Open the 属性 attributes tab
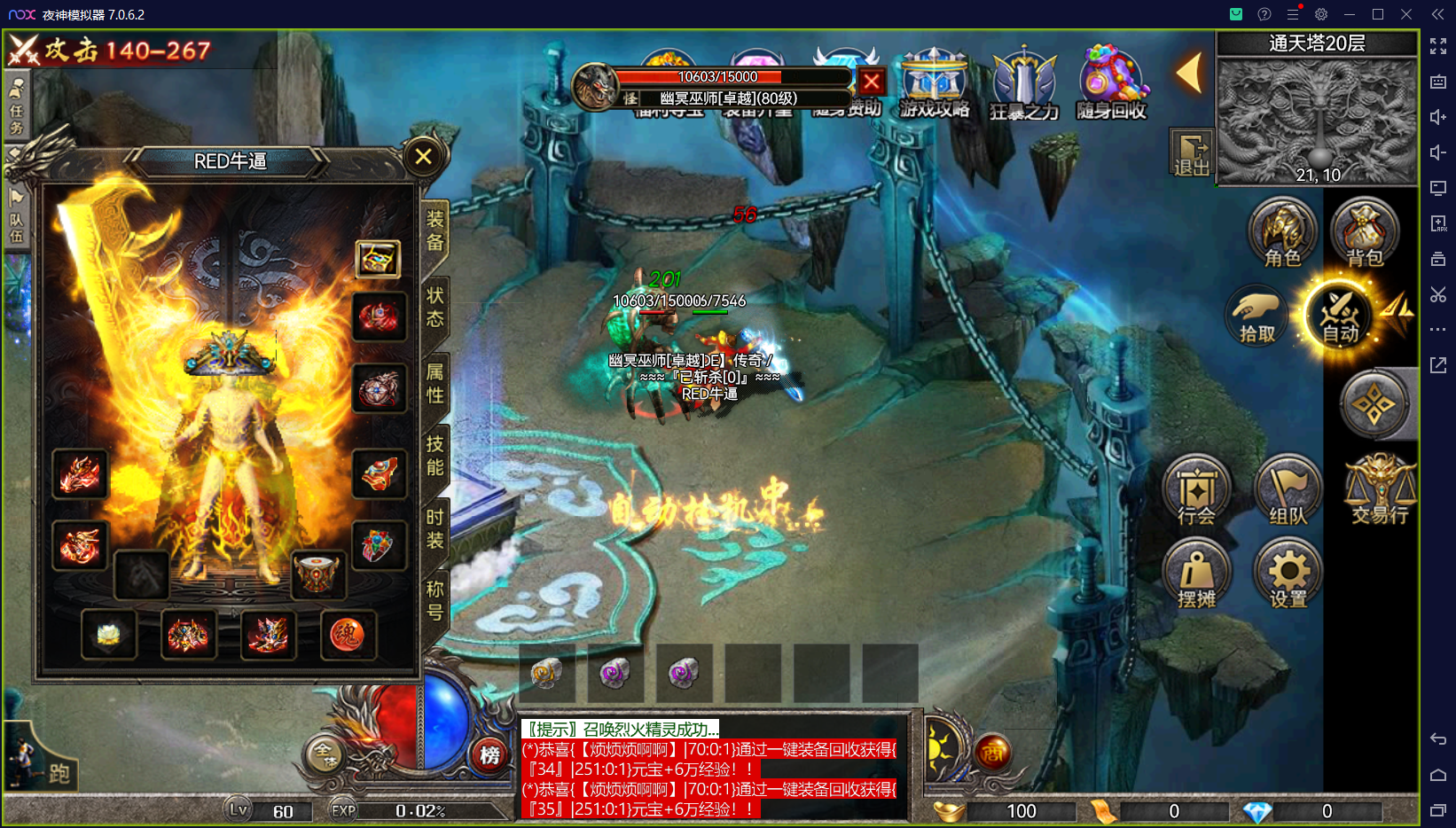The image size is (1456, 828). pyautogui.click(x=434, y=383)
